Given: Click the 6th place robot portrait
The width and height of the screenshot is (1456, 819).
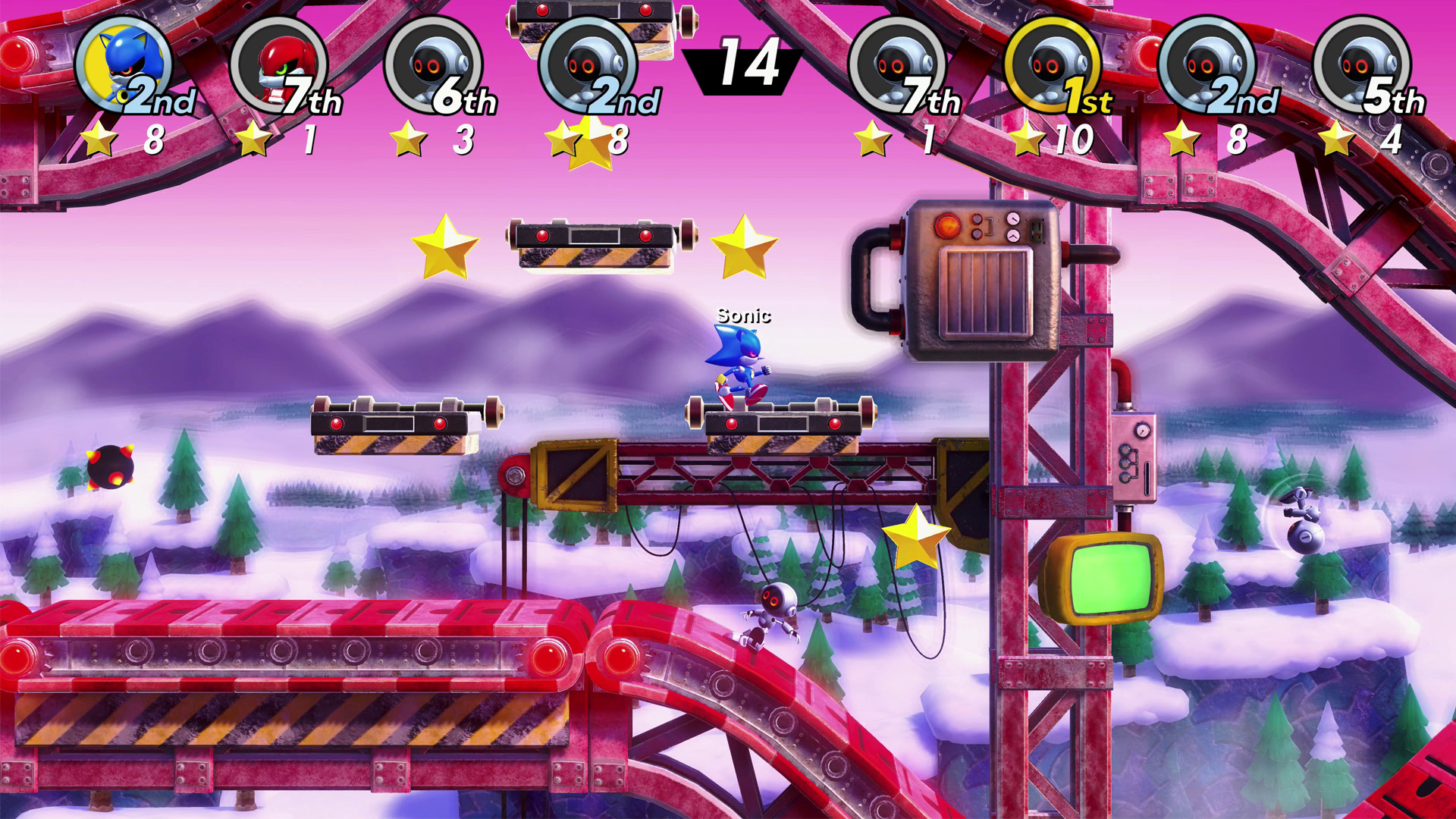Looking at the screenshot, I should click(433, 64).
